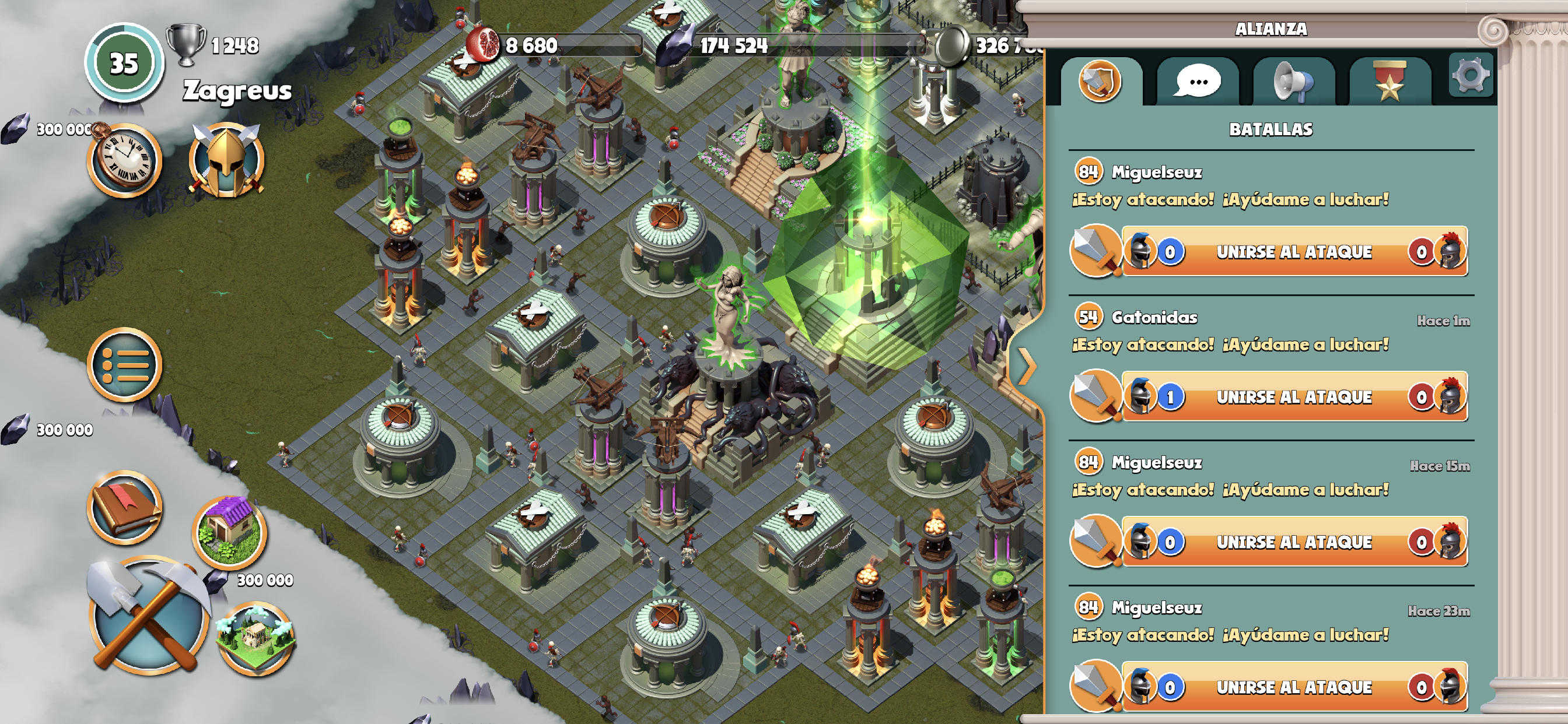Open the red book icon
Viewport: 1568px width, 724px height.
125,508
